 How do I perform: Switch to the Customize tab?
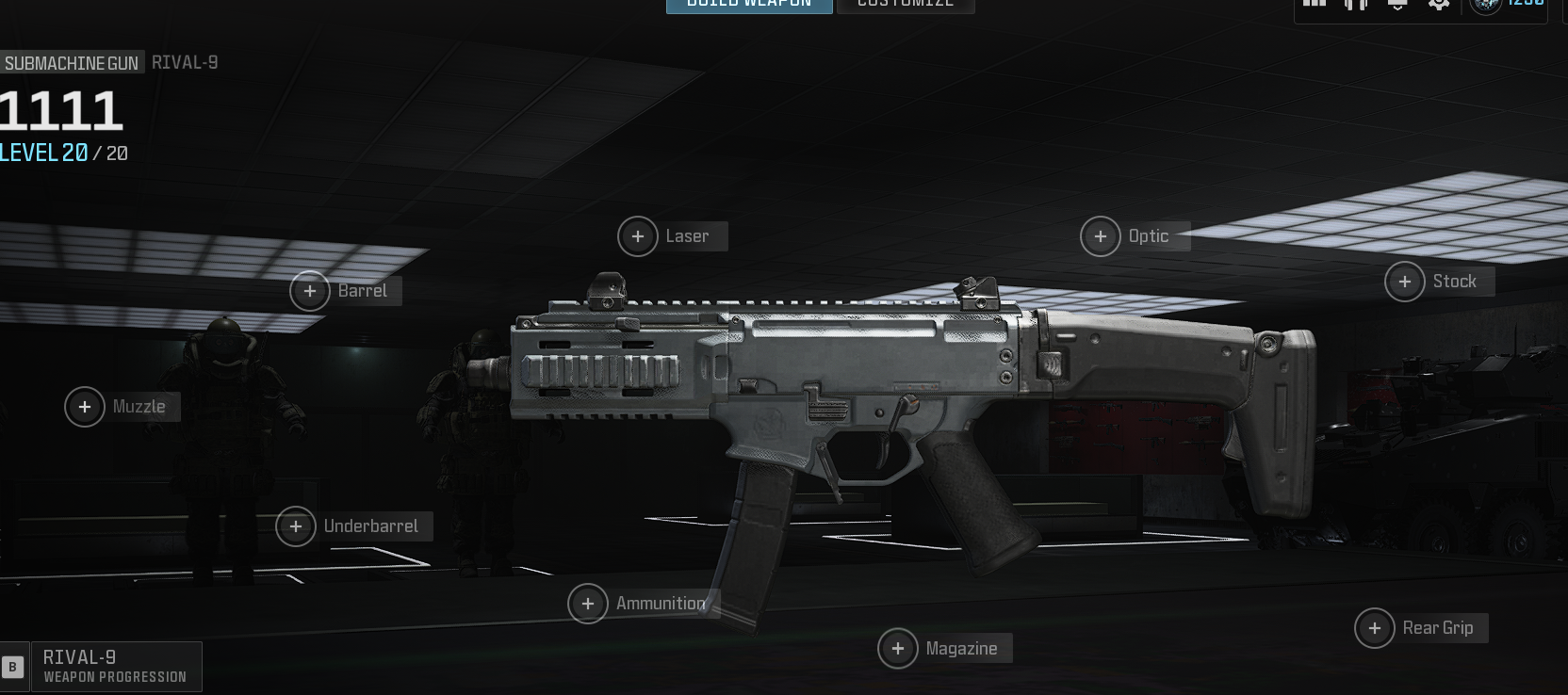(x=905, y=5)
